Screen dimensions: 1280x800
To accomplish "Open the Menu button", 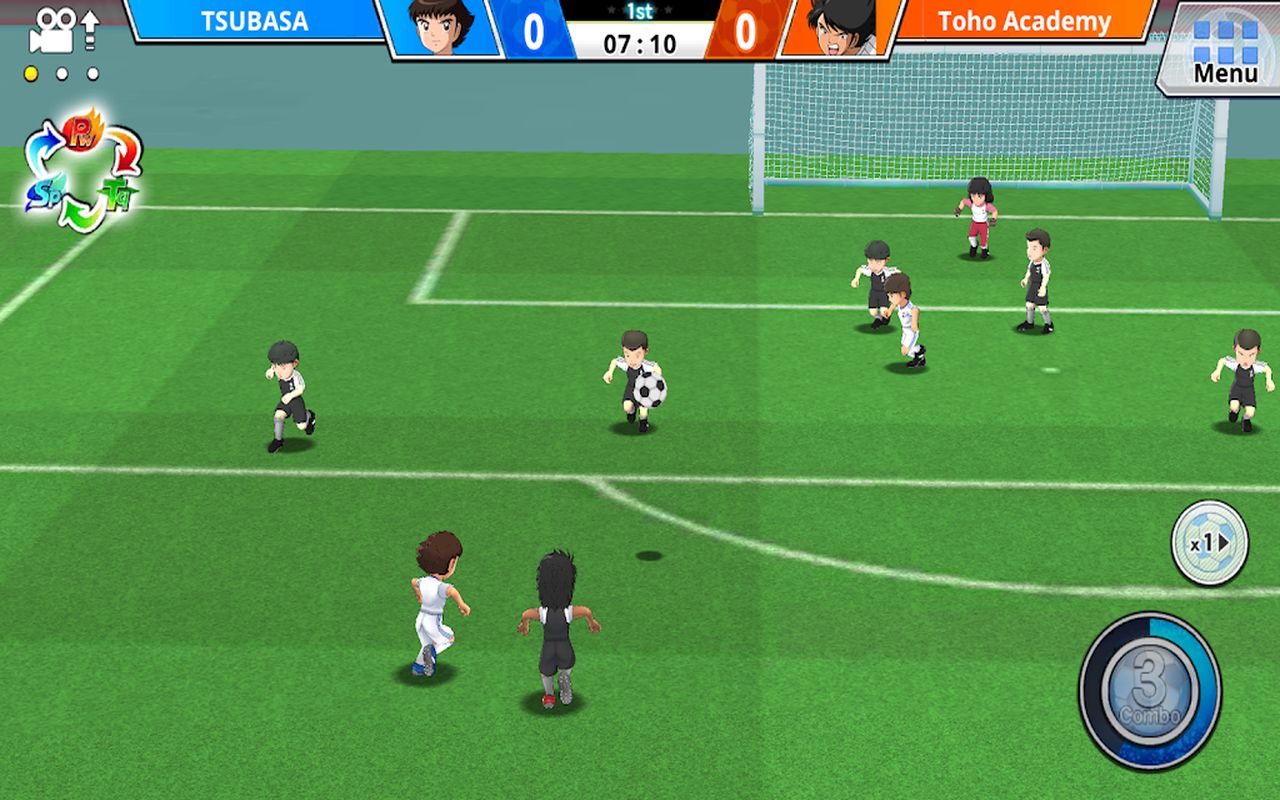I will (x=1224, y=52).
